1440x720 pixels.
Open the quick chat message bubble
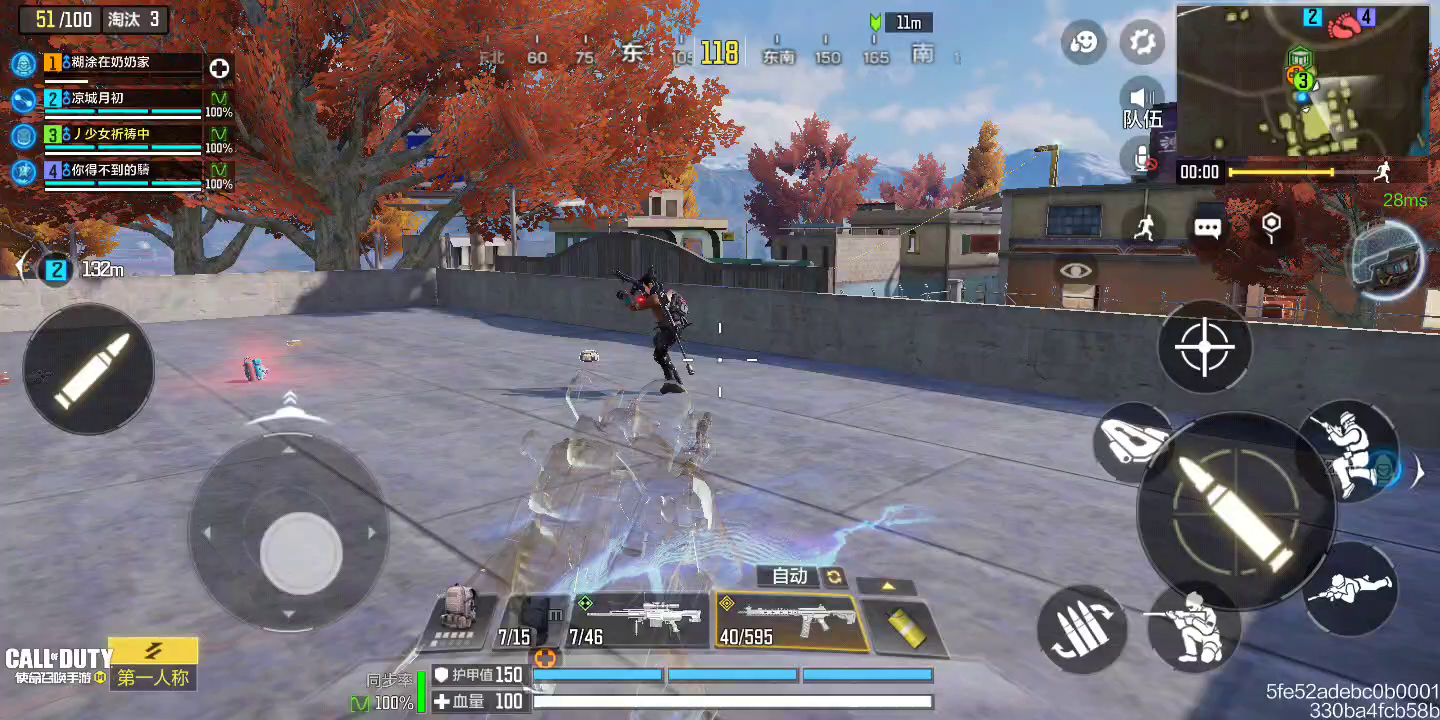tap(1207, 228)
